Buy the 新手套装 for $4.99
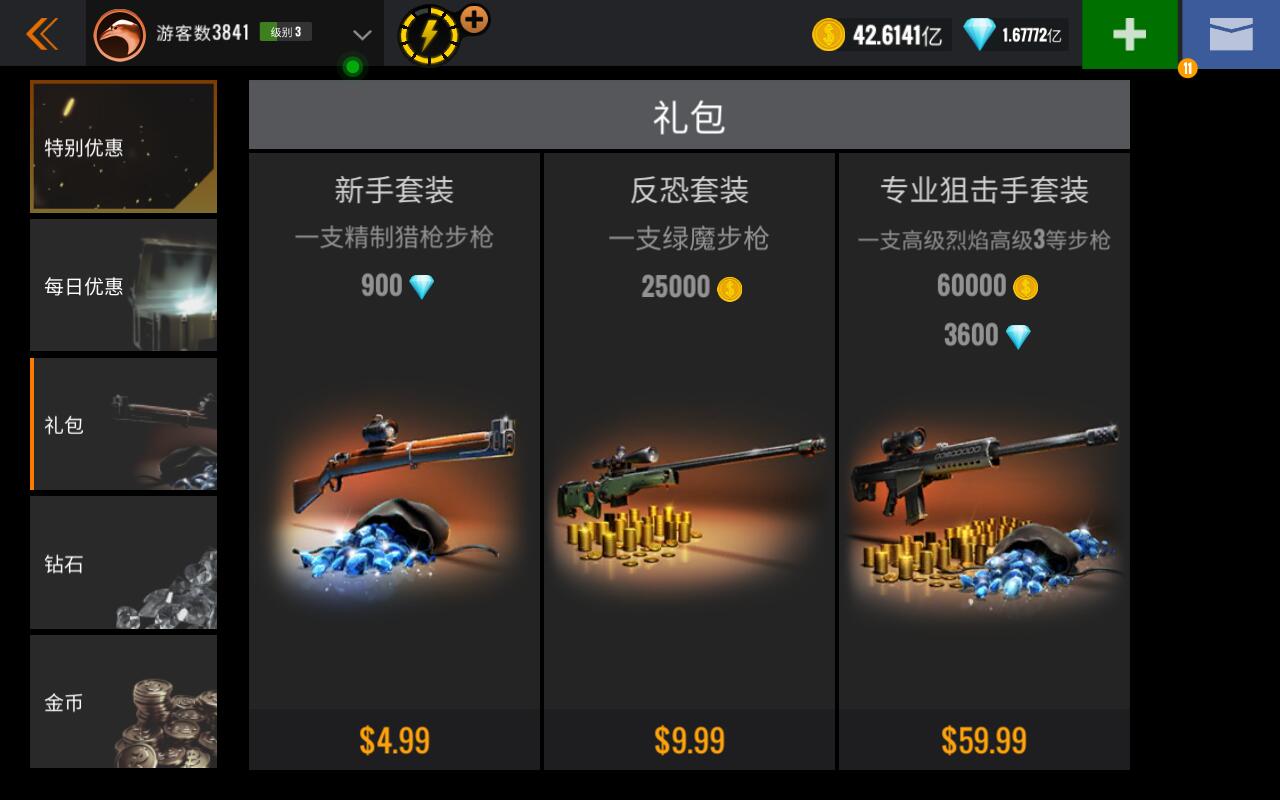 [x=394, y=740]
